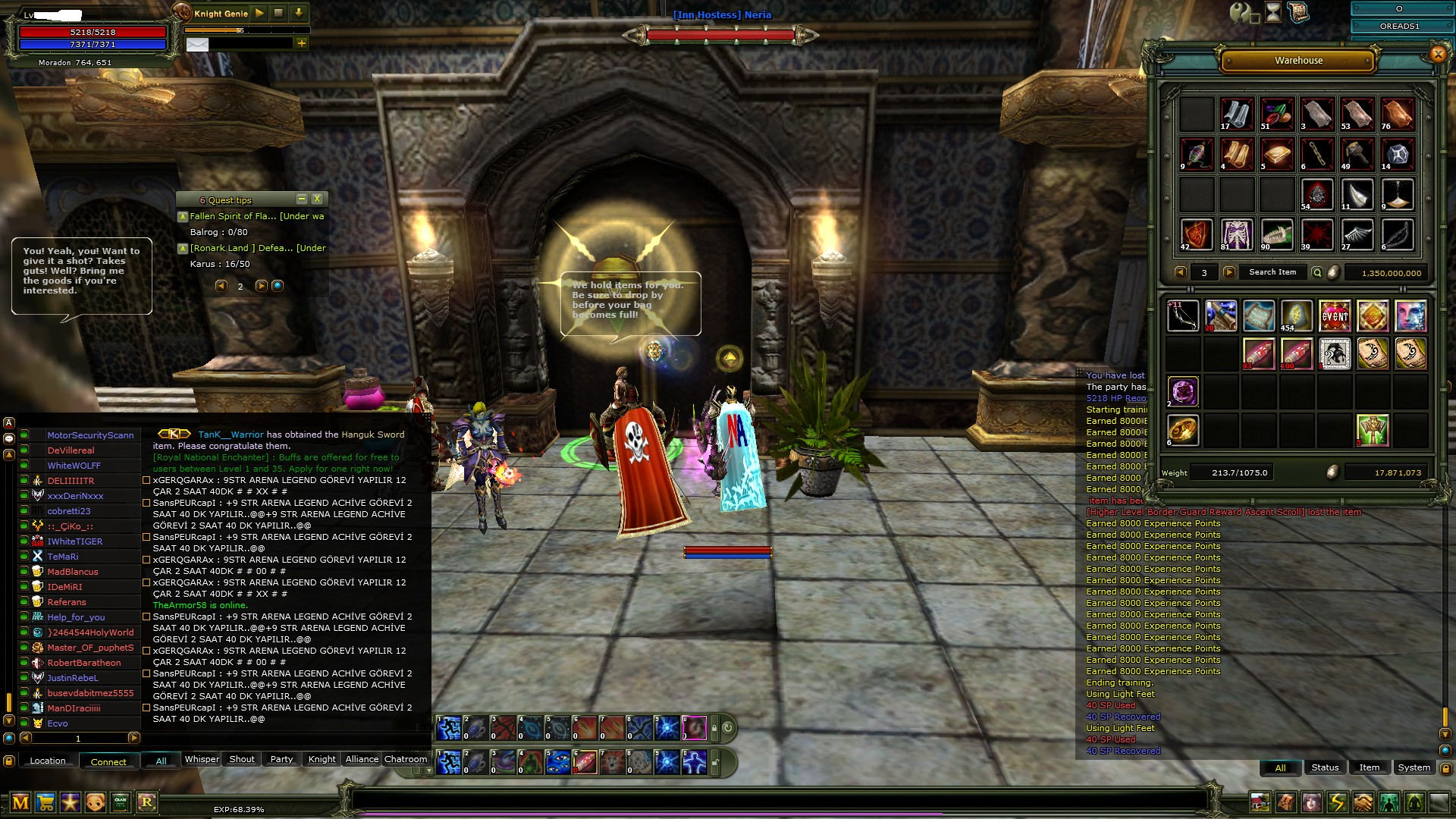Click the magnifier search icon in Warehouse
This screenshot has height=819, width=1456.
pyautogui.click(x=1317, y=271)
